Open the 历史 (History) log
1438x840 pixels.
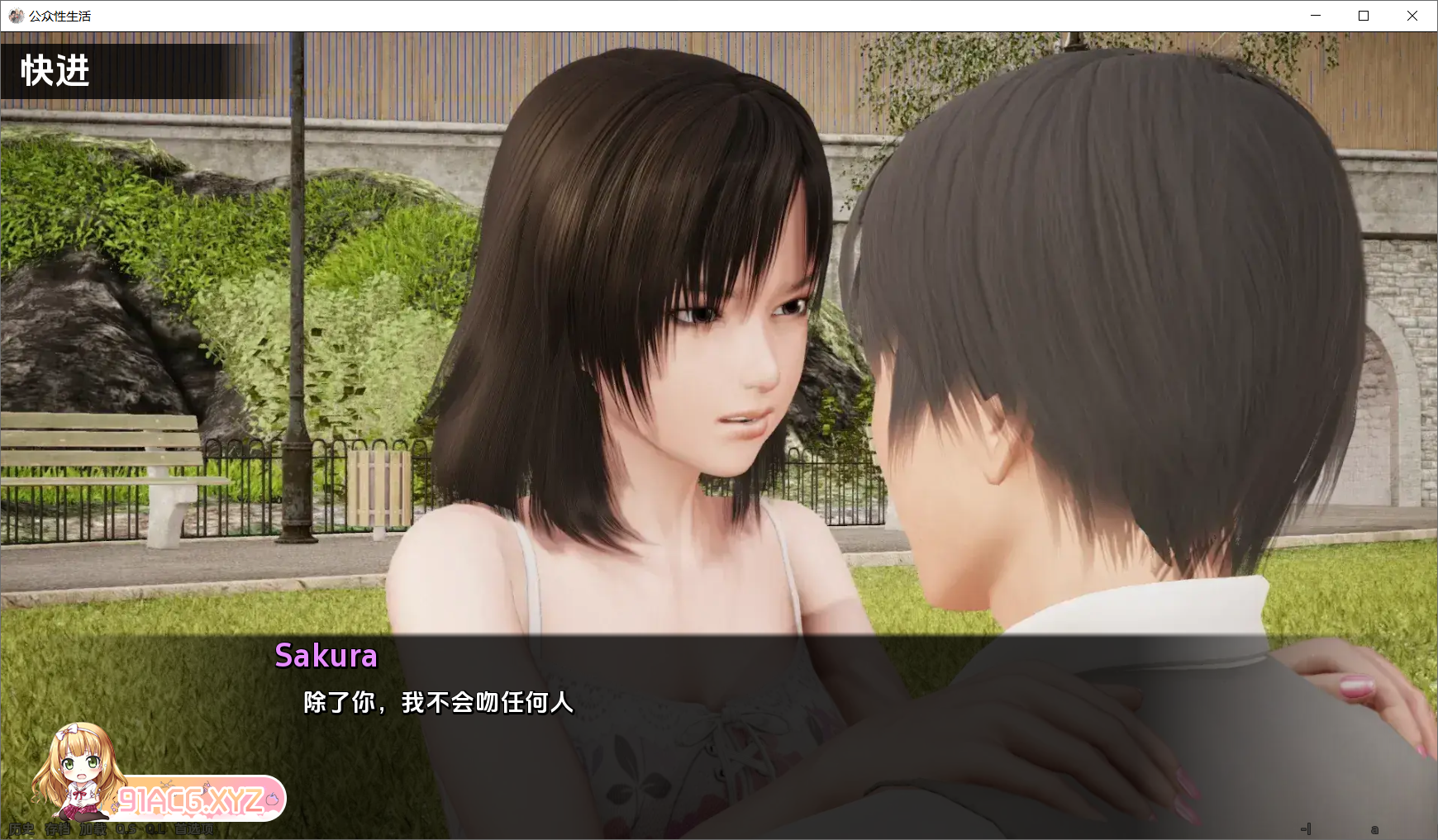tap(21, 828)
